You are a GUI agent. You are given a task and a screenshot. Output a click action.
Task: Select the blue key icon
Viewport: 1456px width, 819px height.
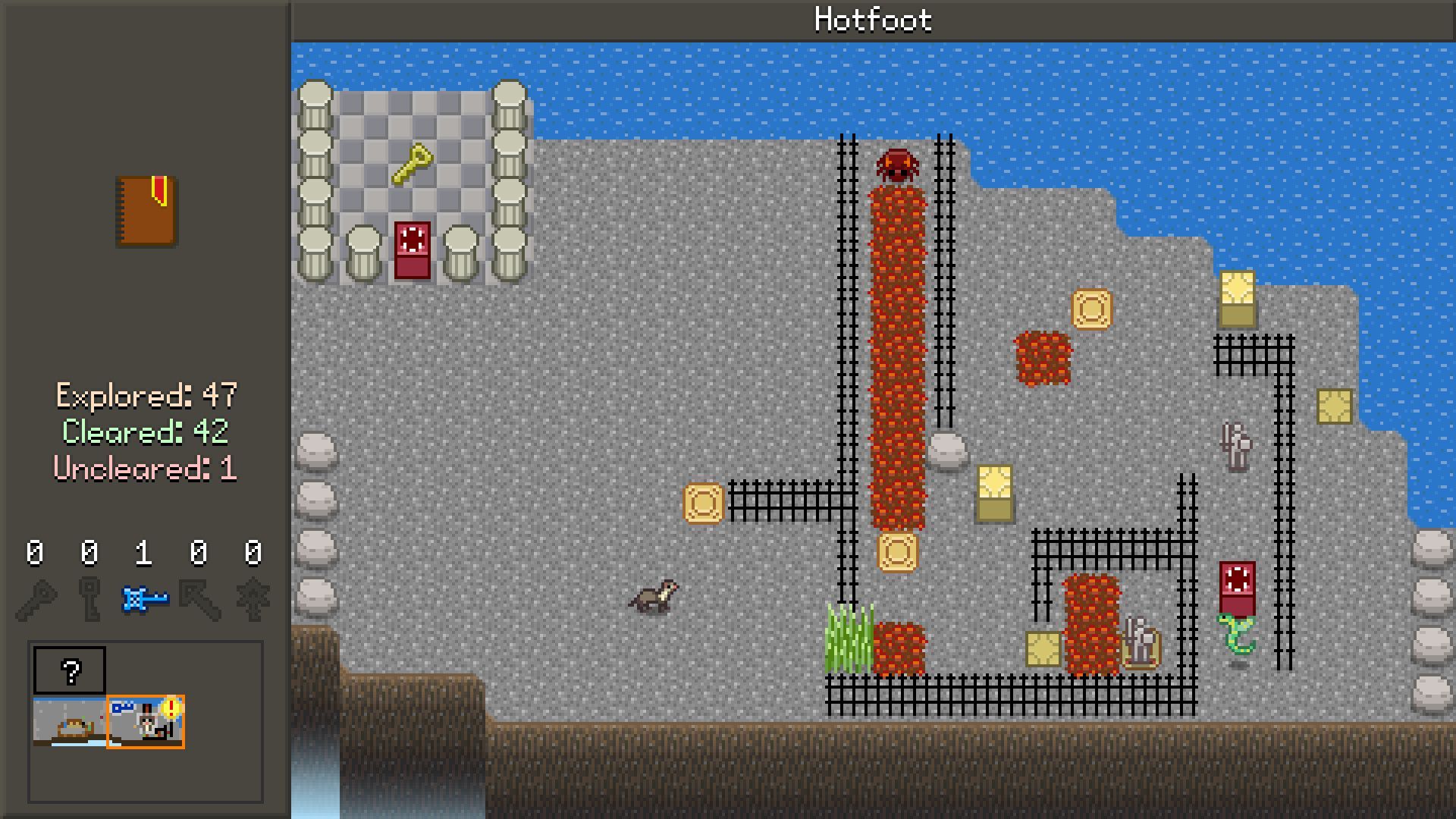coord(144,600)
